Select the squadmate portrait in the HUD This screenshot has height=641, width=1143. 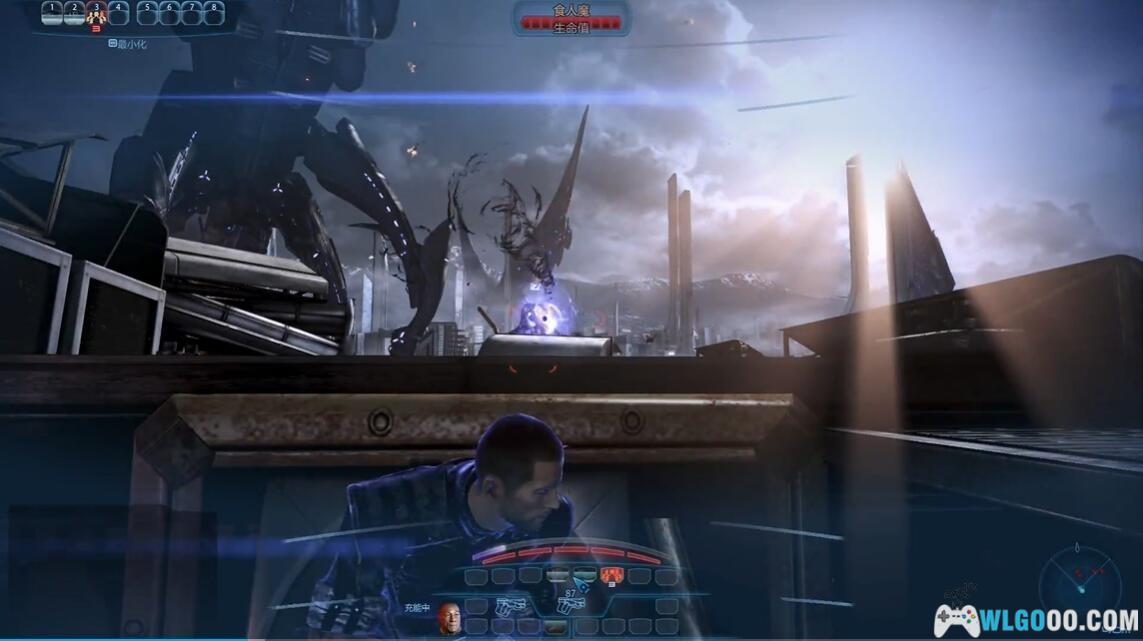(448, 618)
